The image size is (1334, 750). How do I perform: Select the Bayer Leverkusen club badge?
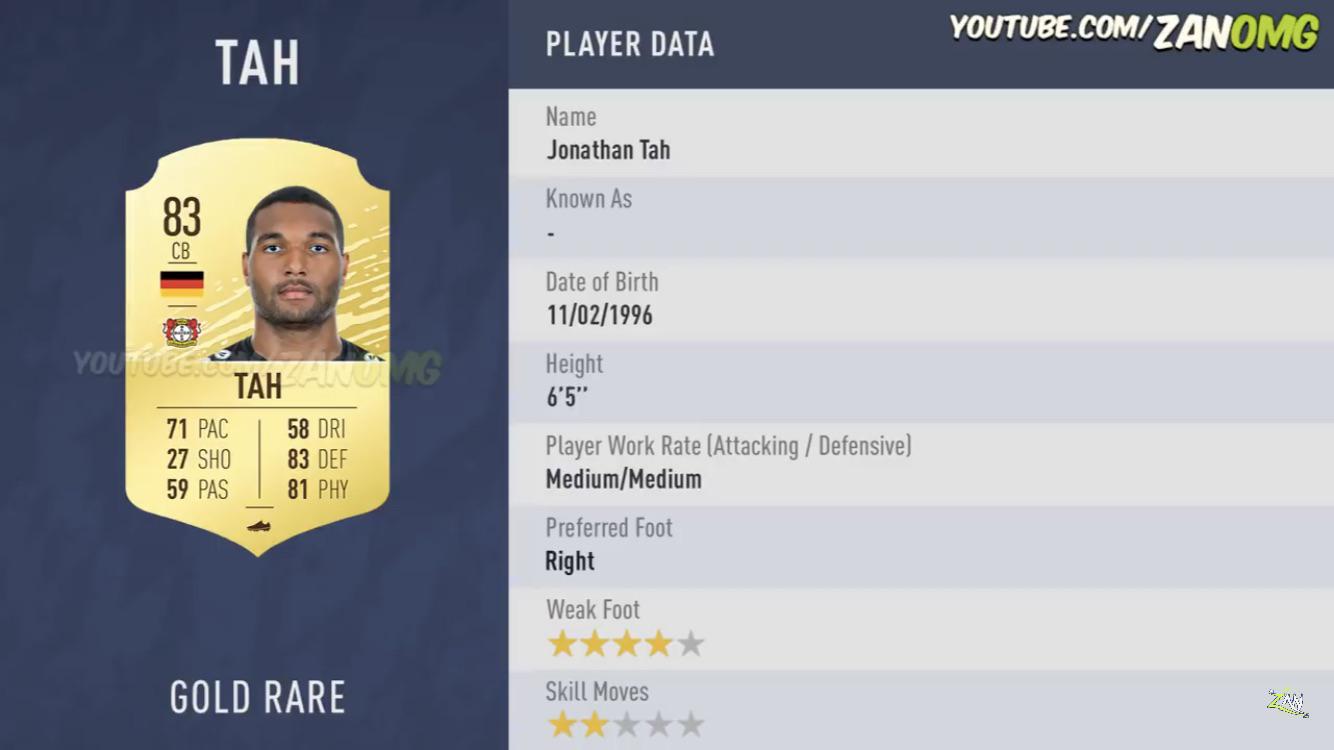(182, 330)
